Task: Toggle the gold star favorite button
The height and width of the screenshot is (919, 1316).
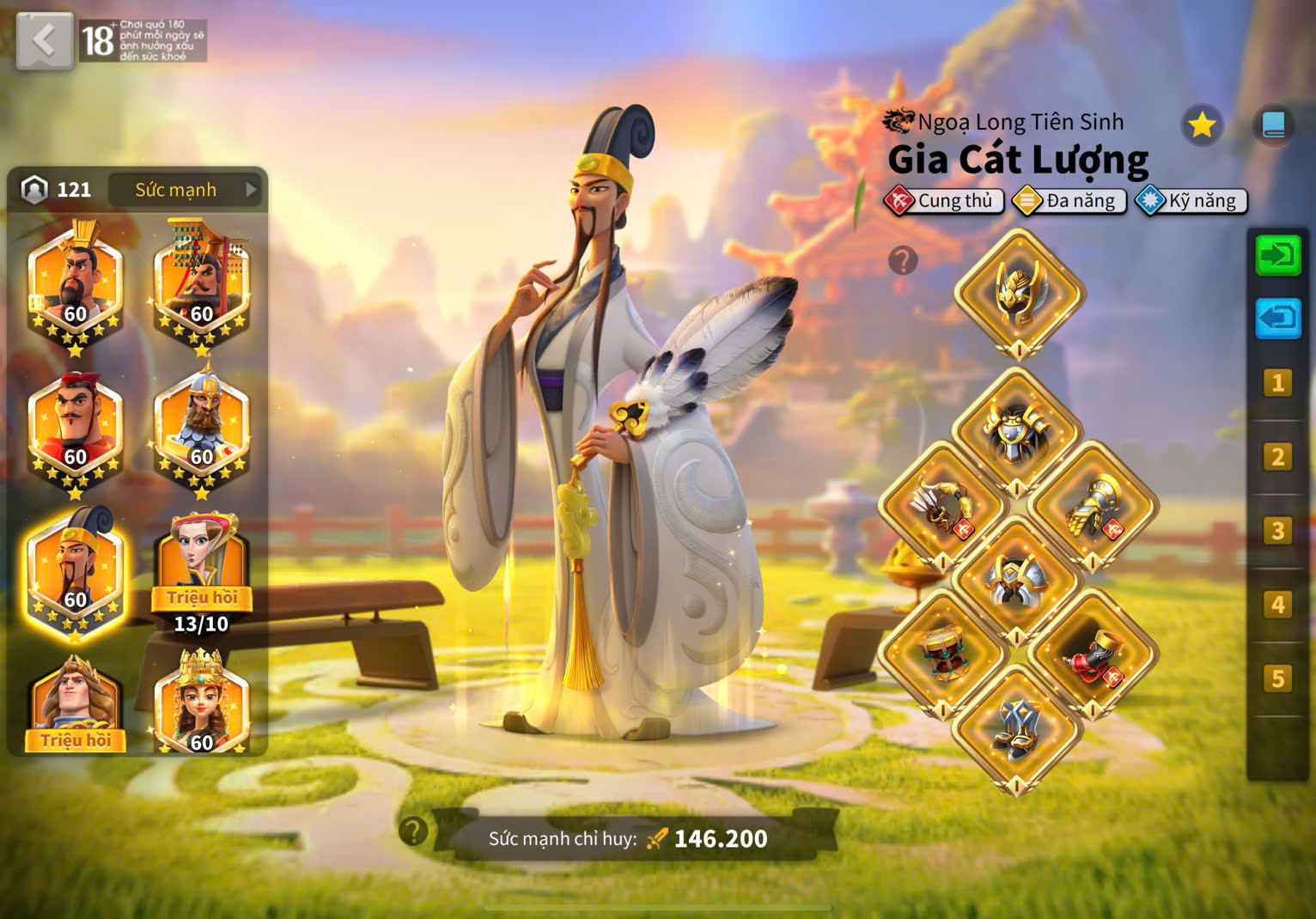Action: tap(1201, 125)
